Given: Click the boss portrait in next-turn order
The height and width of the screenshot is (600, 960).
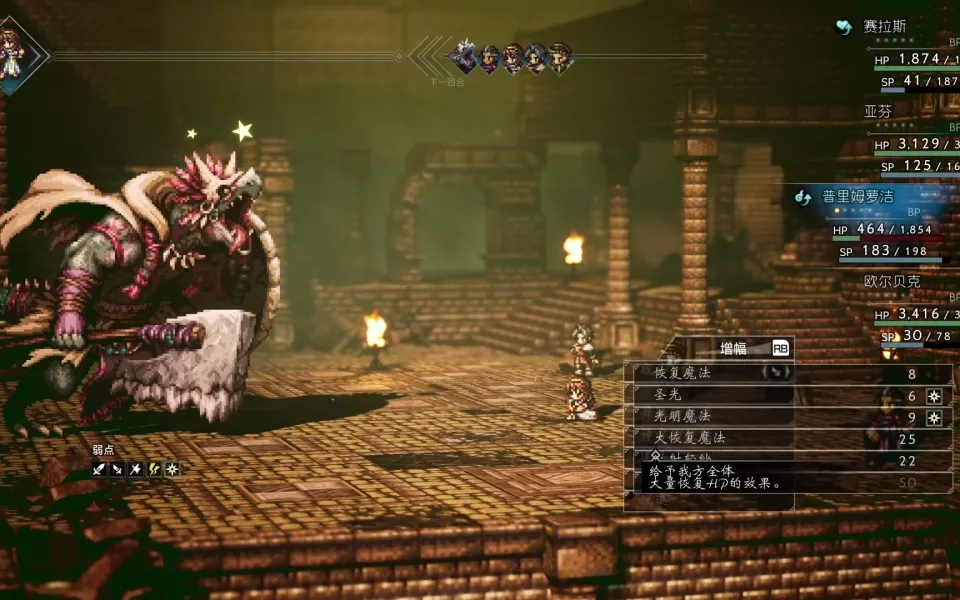Looking at the screenshot, I should click(463, 57).
